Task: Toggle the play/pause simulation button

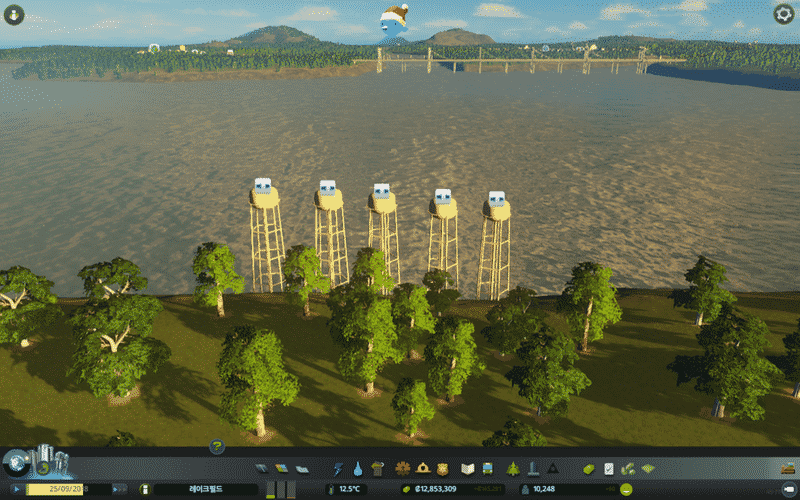Action: coord(17,489)
